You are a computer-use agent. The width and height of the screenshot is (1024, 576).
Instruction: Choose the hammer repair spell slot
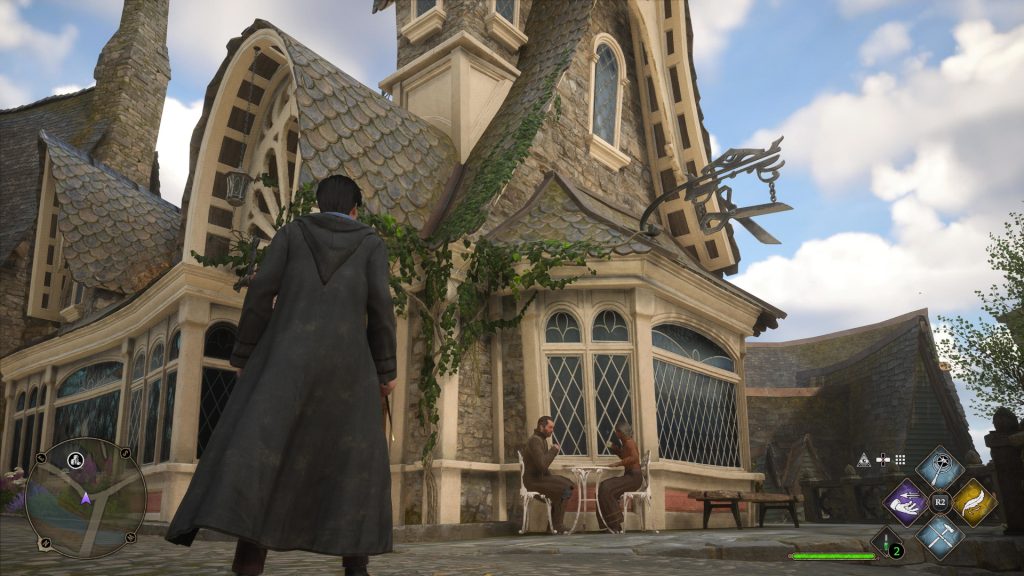pyautogui.click(x=940, y=536)
